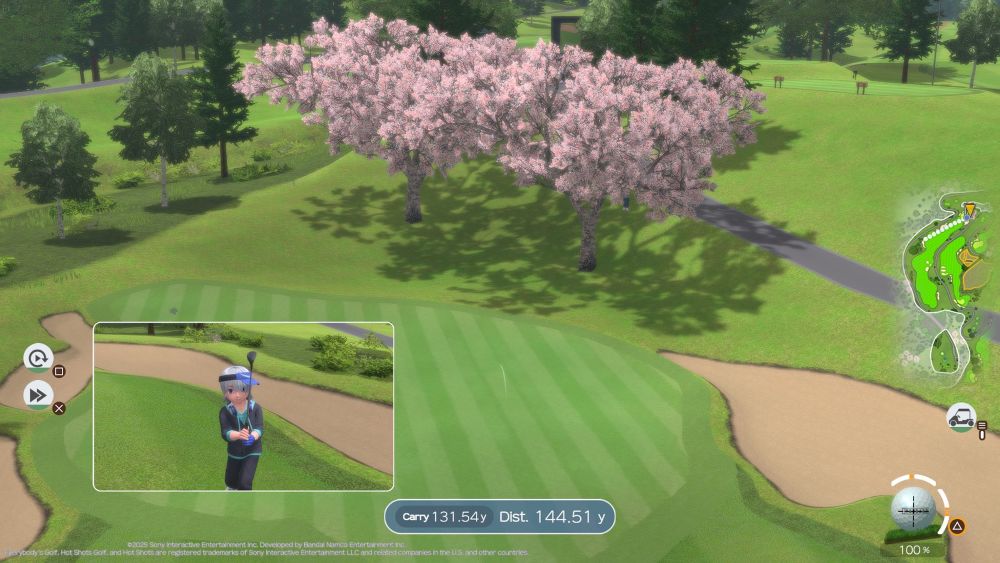Click the replay shot icon
This screenshot has width=1000, height=563.
38,357
